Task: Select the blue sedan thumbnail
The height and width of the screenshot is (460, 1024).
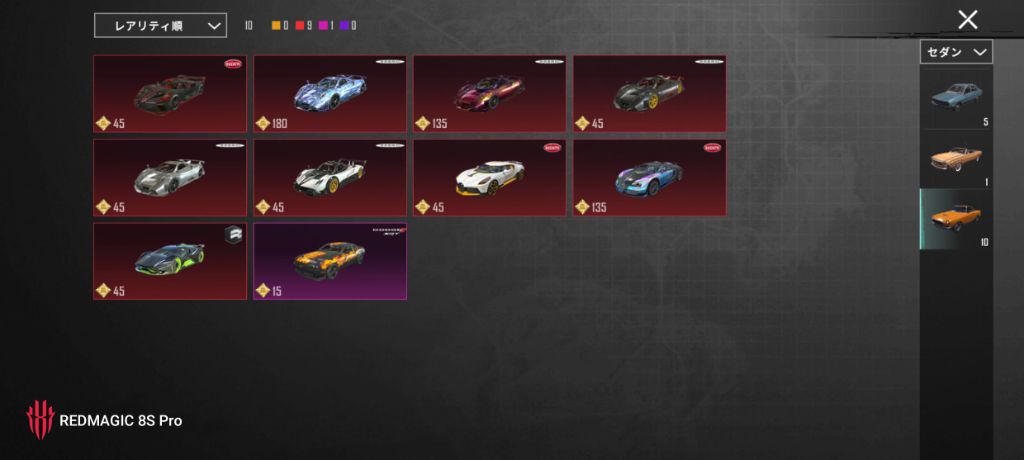Action: point(955,99)
